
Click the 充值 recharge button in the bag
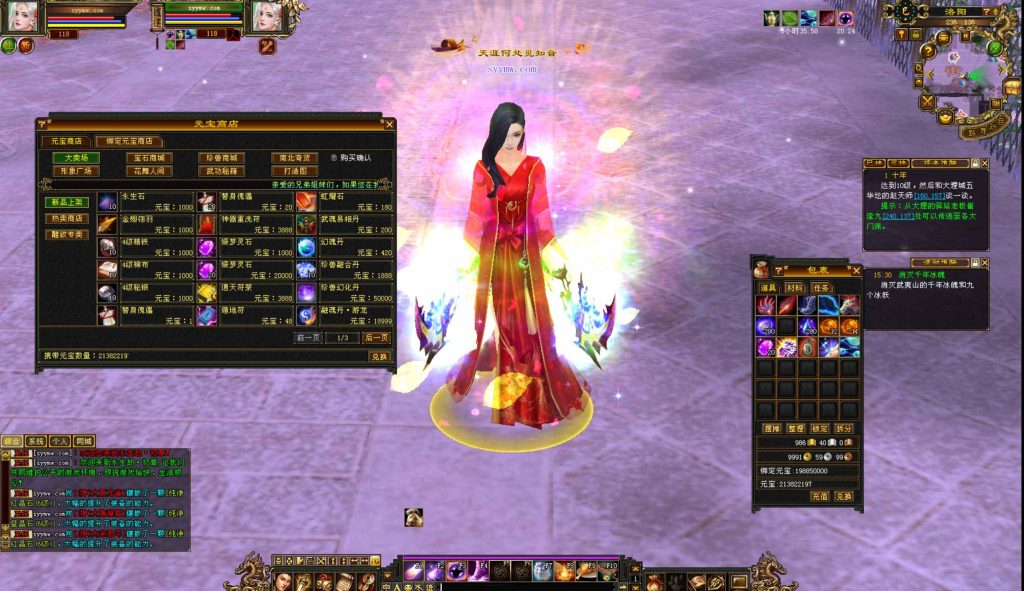[820, 496]
